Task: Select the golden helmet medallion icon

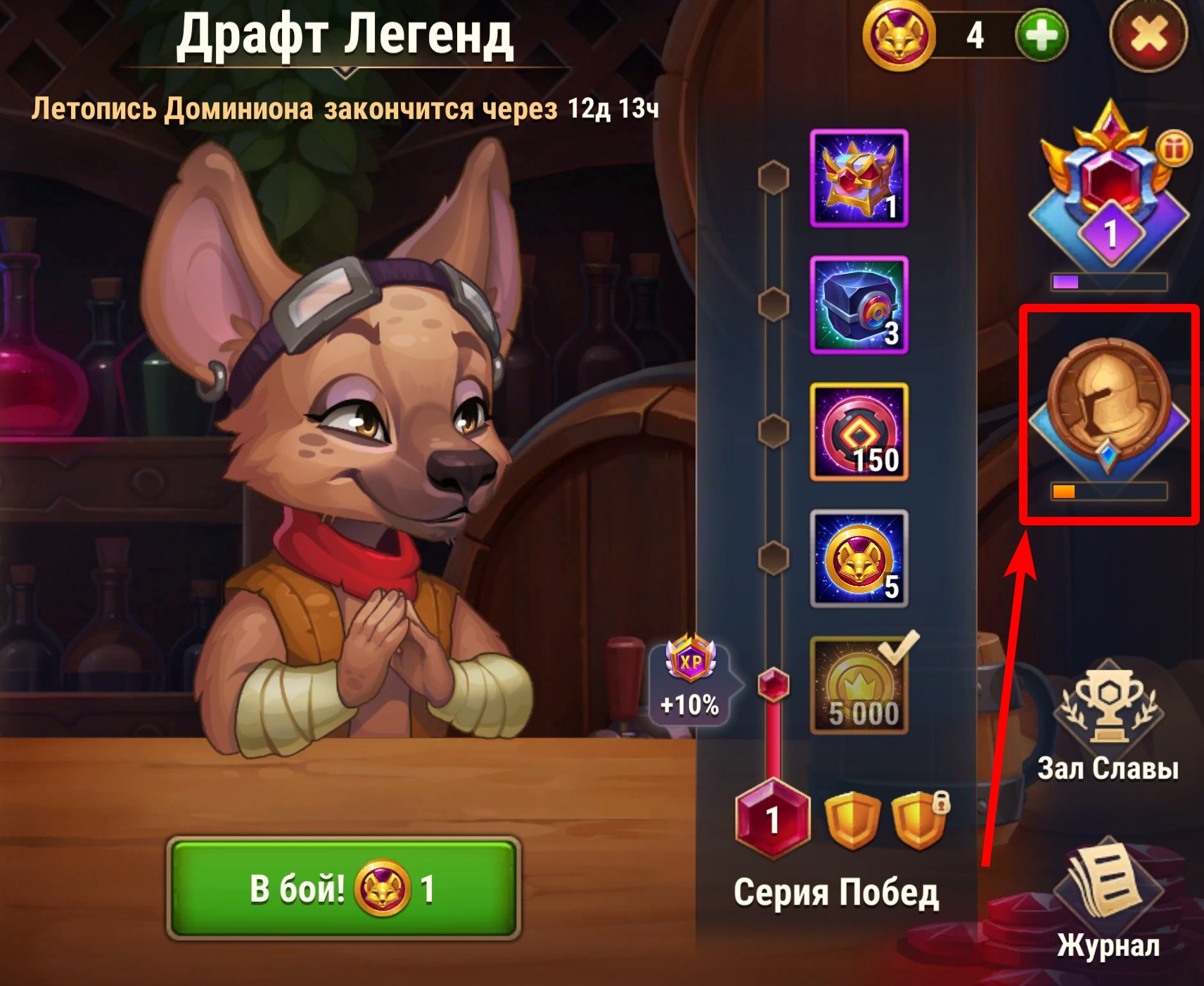Action: click(1109, 404)
